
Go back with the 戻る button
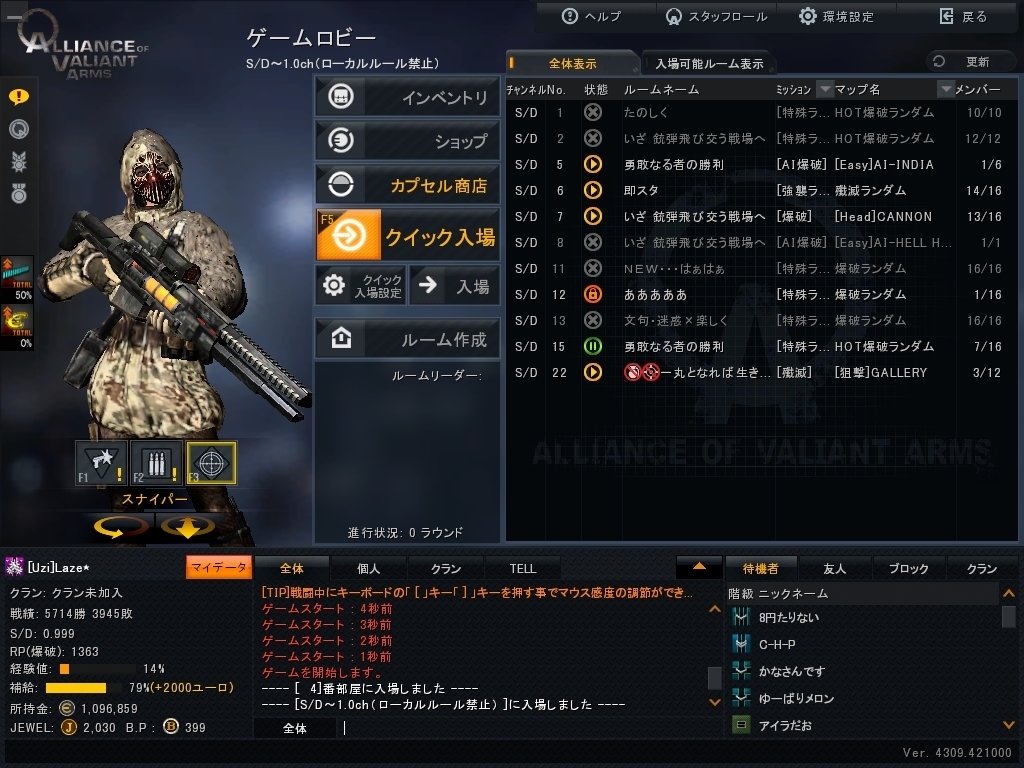pyautogui.click(x=963, y=16)
